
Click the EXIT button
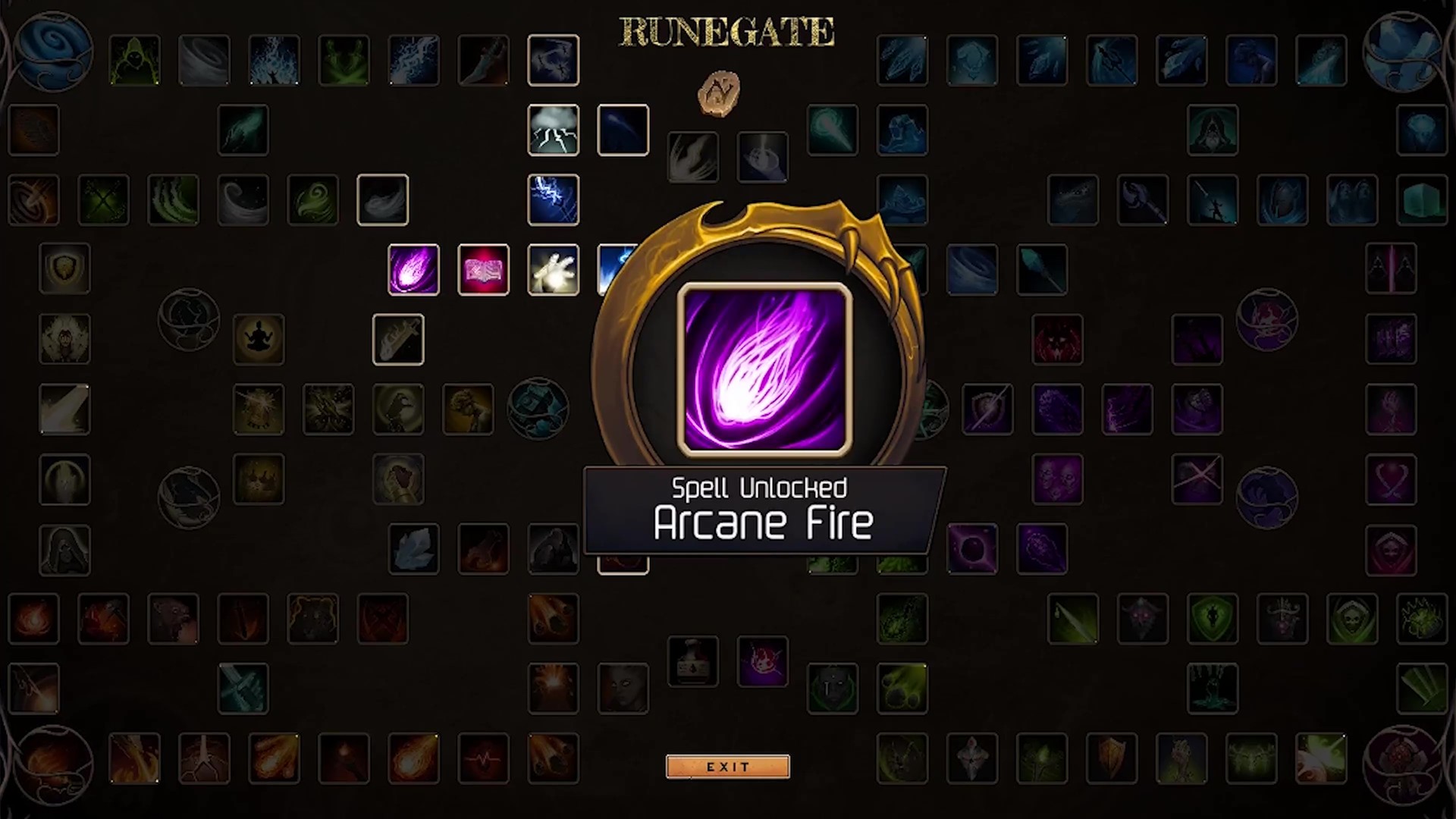727,766
